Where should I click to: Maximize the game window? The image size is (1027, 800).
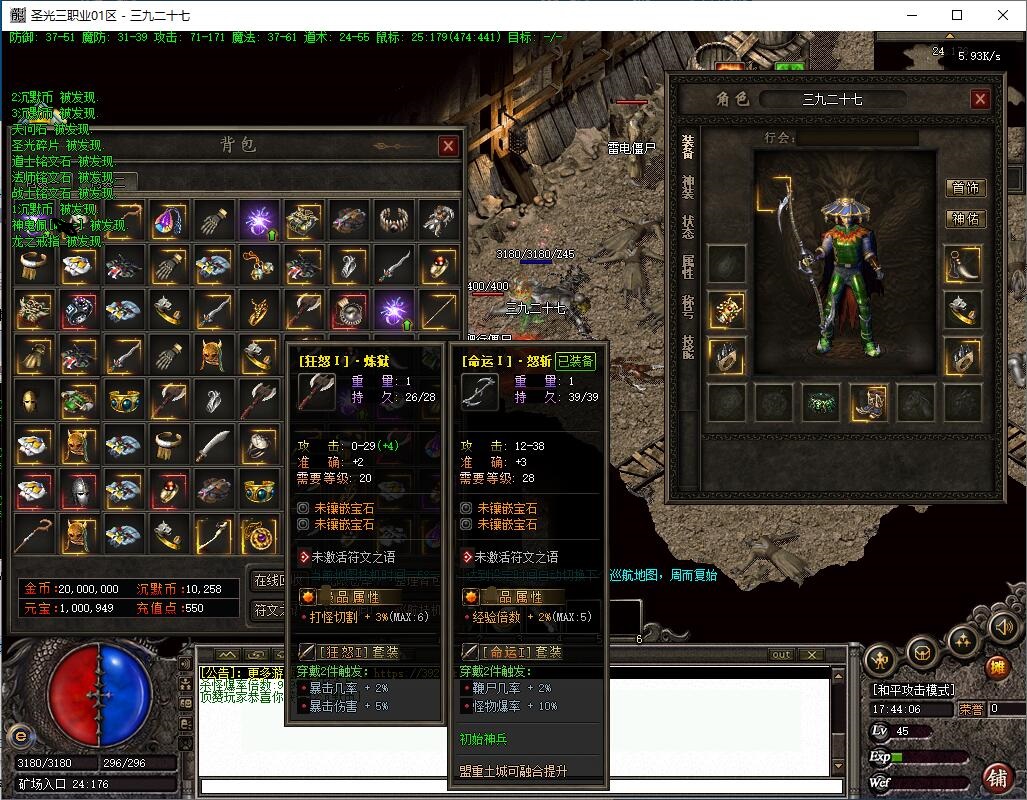click(957, 15)
